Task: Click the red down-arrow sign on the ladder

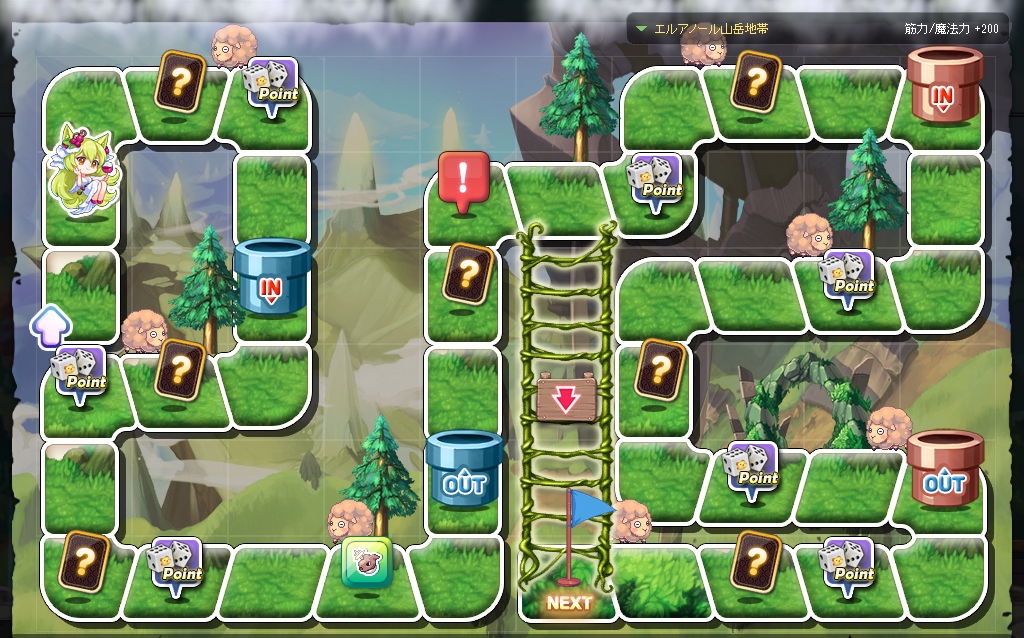Action: 566,398
